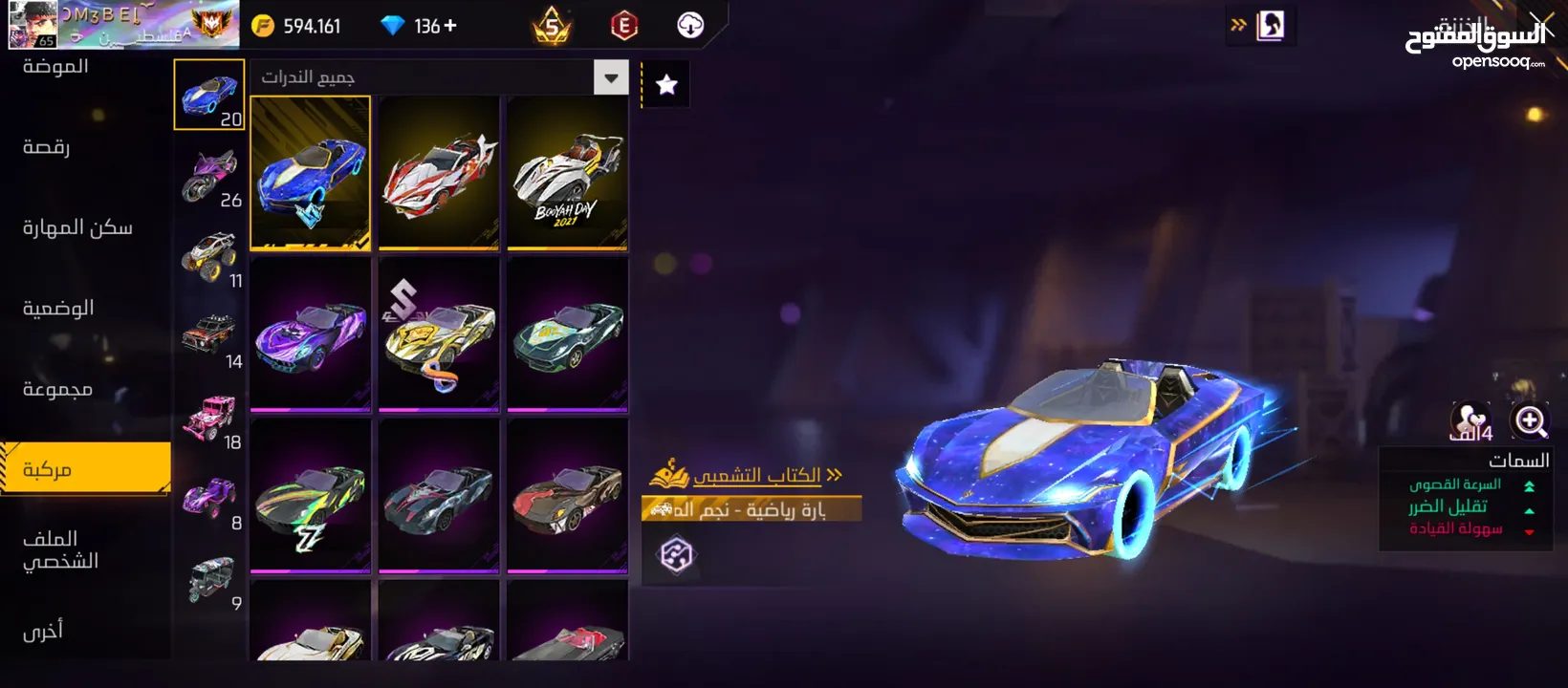
Task: Select the pink jeep vehicle type
Action: tap(210, 419)
